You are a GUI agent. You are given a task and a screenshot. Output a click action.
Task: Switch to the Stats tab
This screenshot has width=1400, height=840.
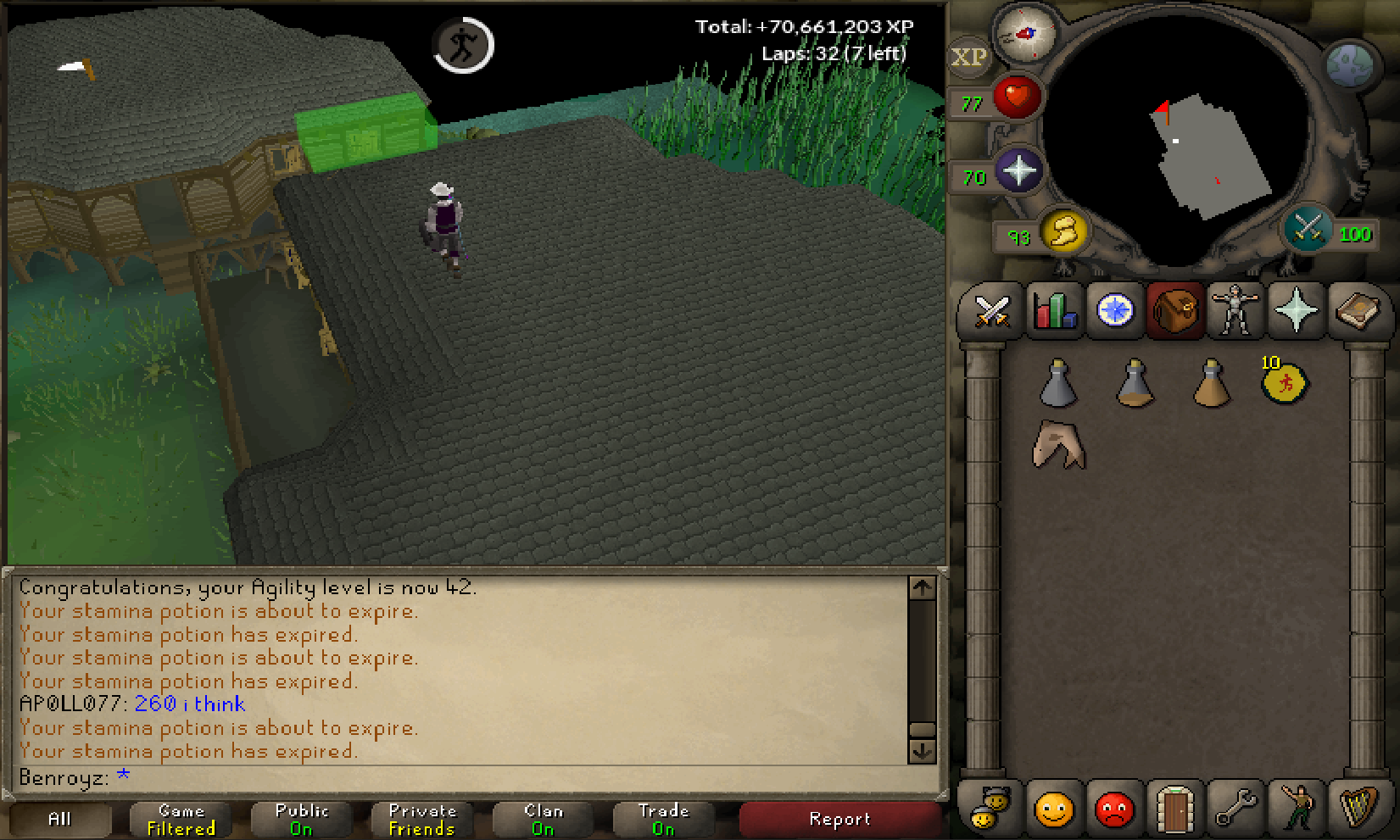[x=1053, y=311]
